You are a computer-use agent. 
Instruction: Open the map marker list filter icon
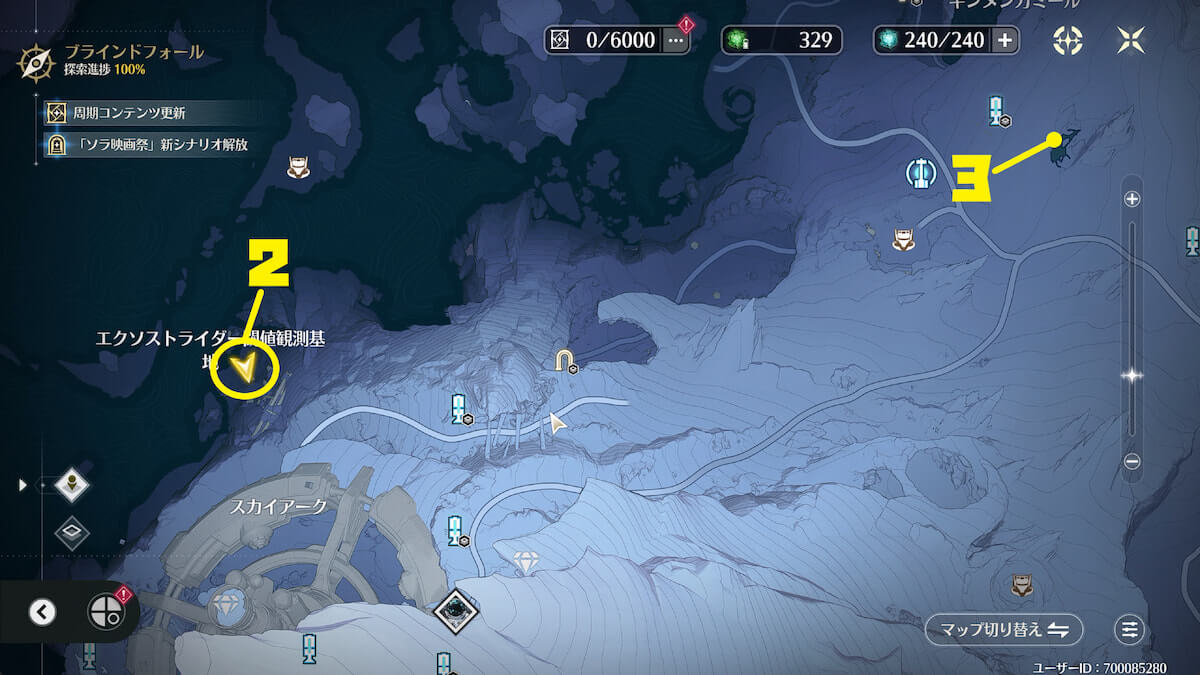(x=1129, y=629)
